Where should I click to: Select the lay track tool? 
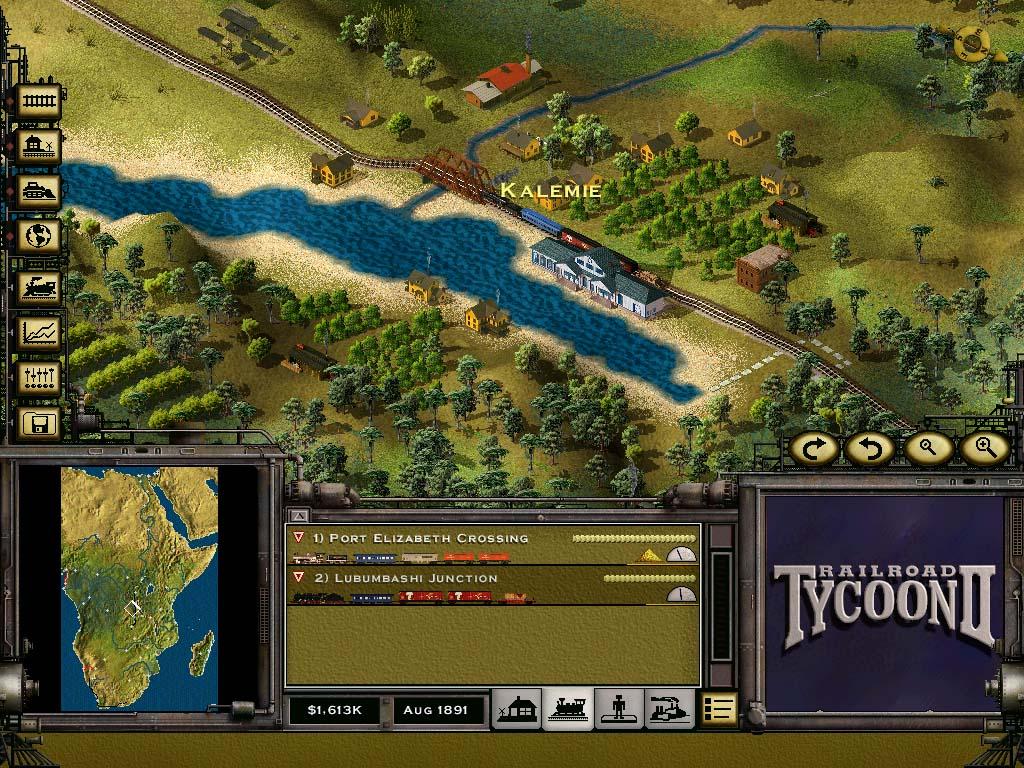[38, 102]
